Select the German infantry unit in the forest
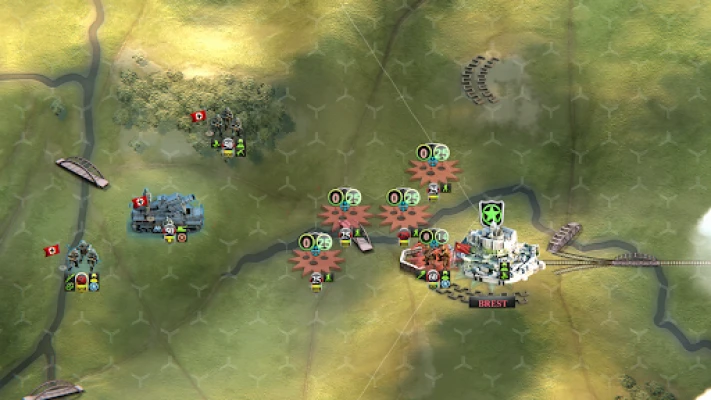The height and width of the screenshot is (400, 711). click(224, 128)
